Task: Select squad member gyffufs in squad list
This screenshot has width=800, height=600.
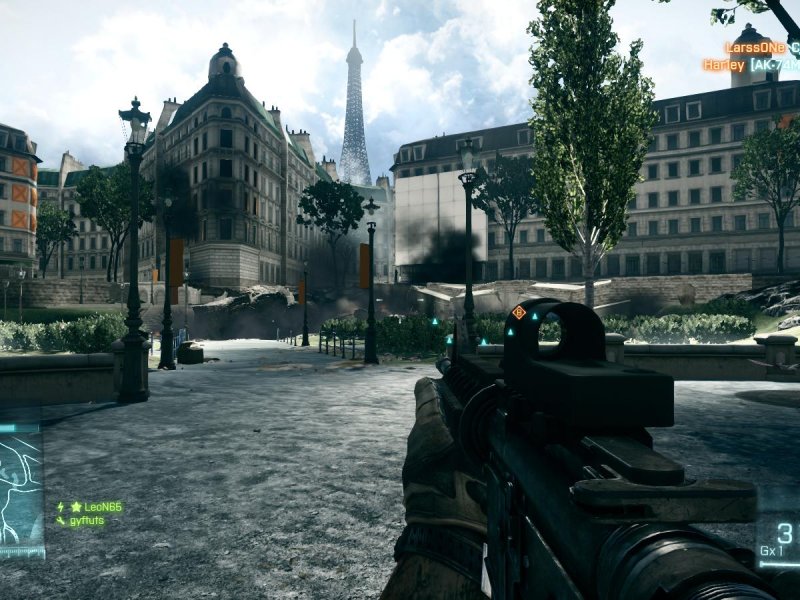Action: [x=86, y=521]
